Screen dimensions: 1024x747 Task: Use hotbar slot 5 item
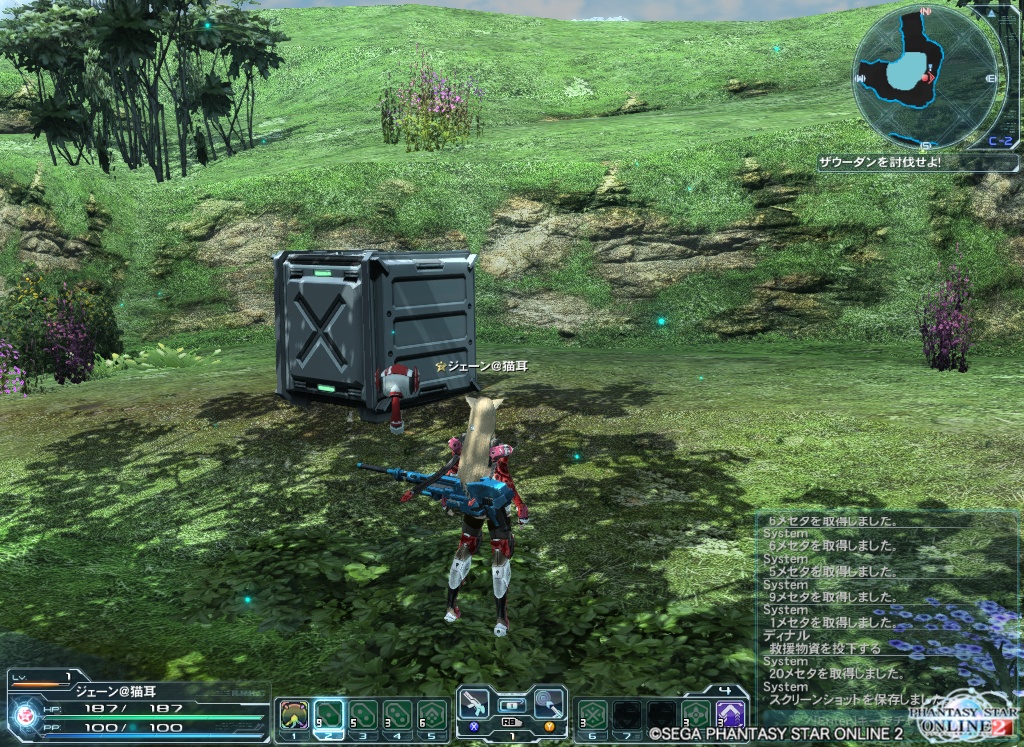tap(431, 715)
